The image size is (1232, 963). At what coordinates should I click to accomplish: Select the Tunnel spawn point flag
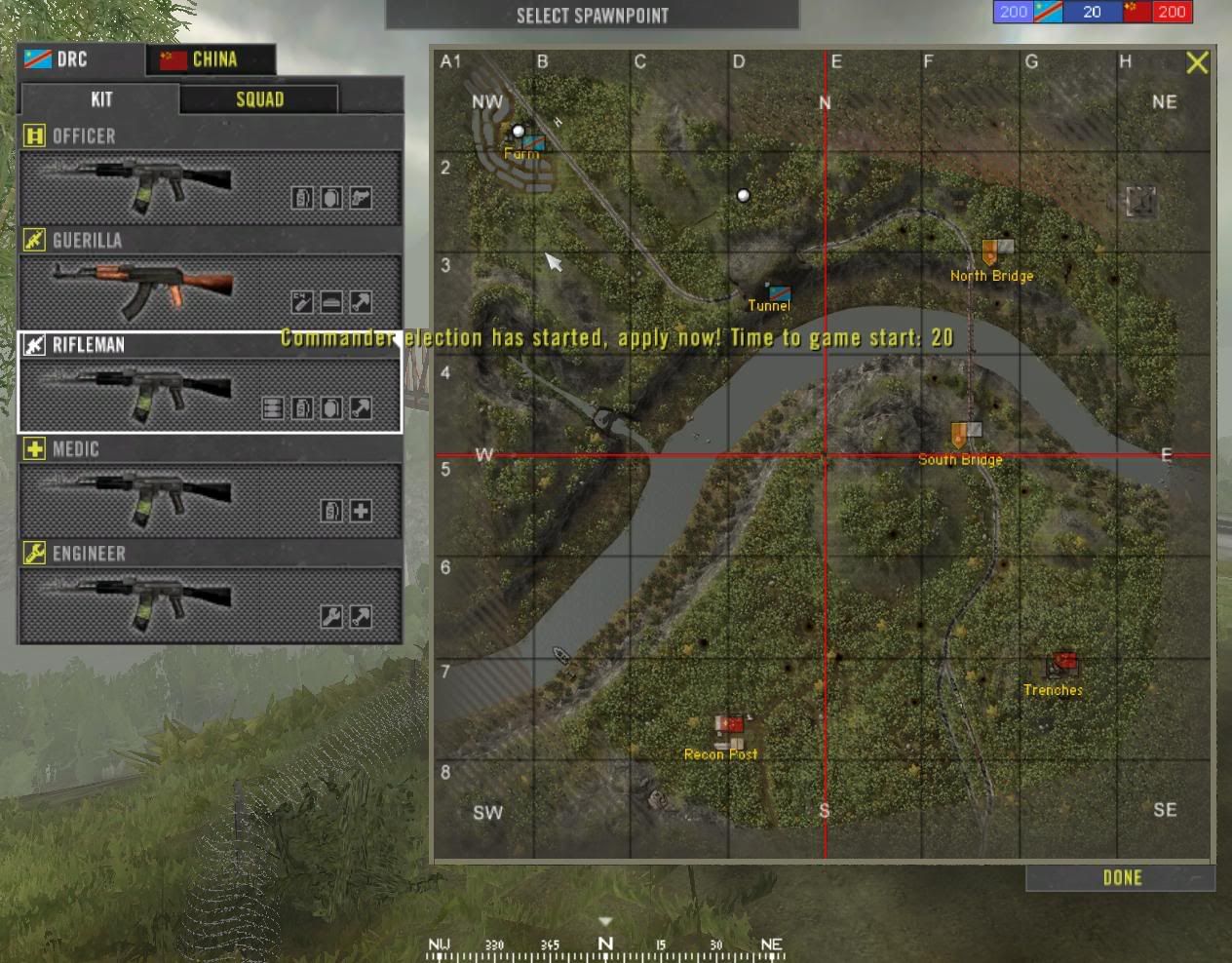(x=779, y=291)
